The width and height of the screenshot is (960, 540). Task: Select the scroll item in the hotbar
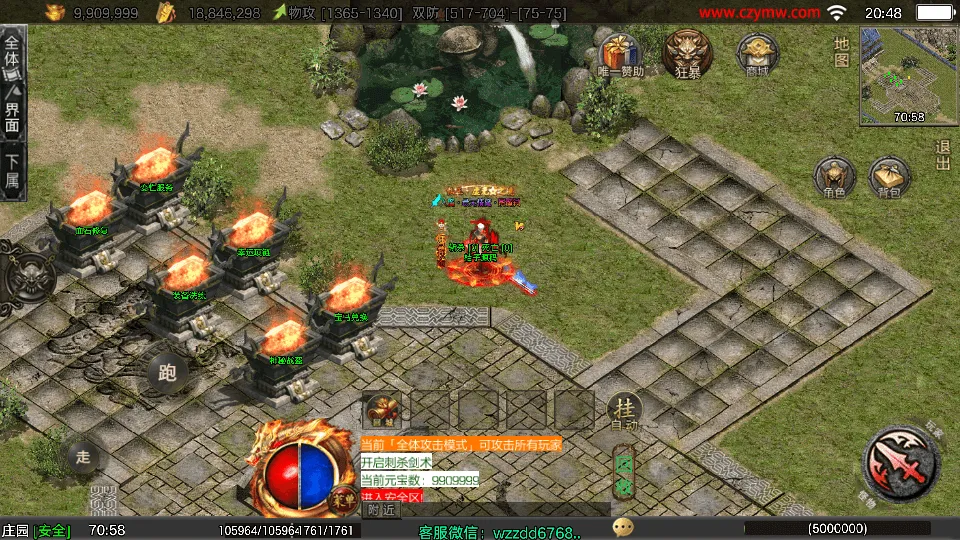(380, 409)
